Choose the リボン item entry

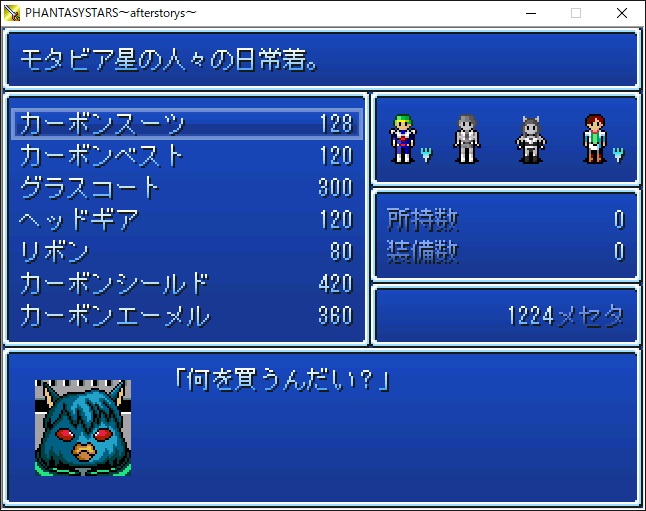pyautogui.click(x=186, y=252)
